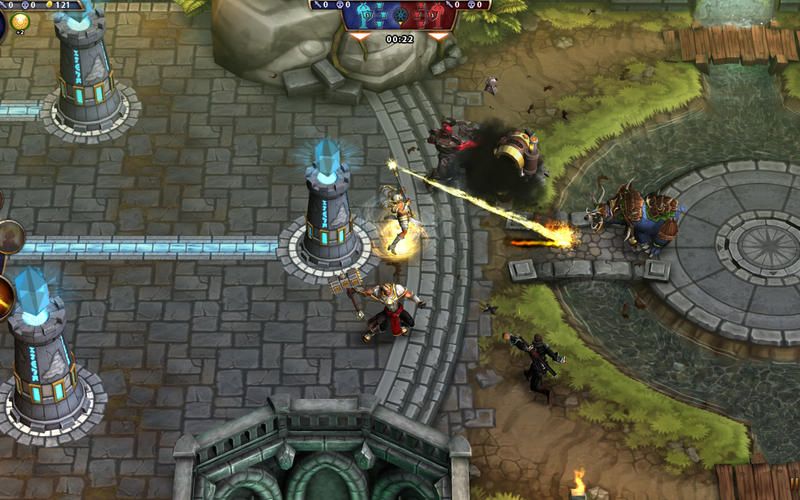Screen dimensions: 800x500
Task: Expand the arrow under the blue team panel
Action: pos(360,36)
